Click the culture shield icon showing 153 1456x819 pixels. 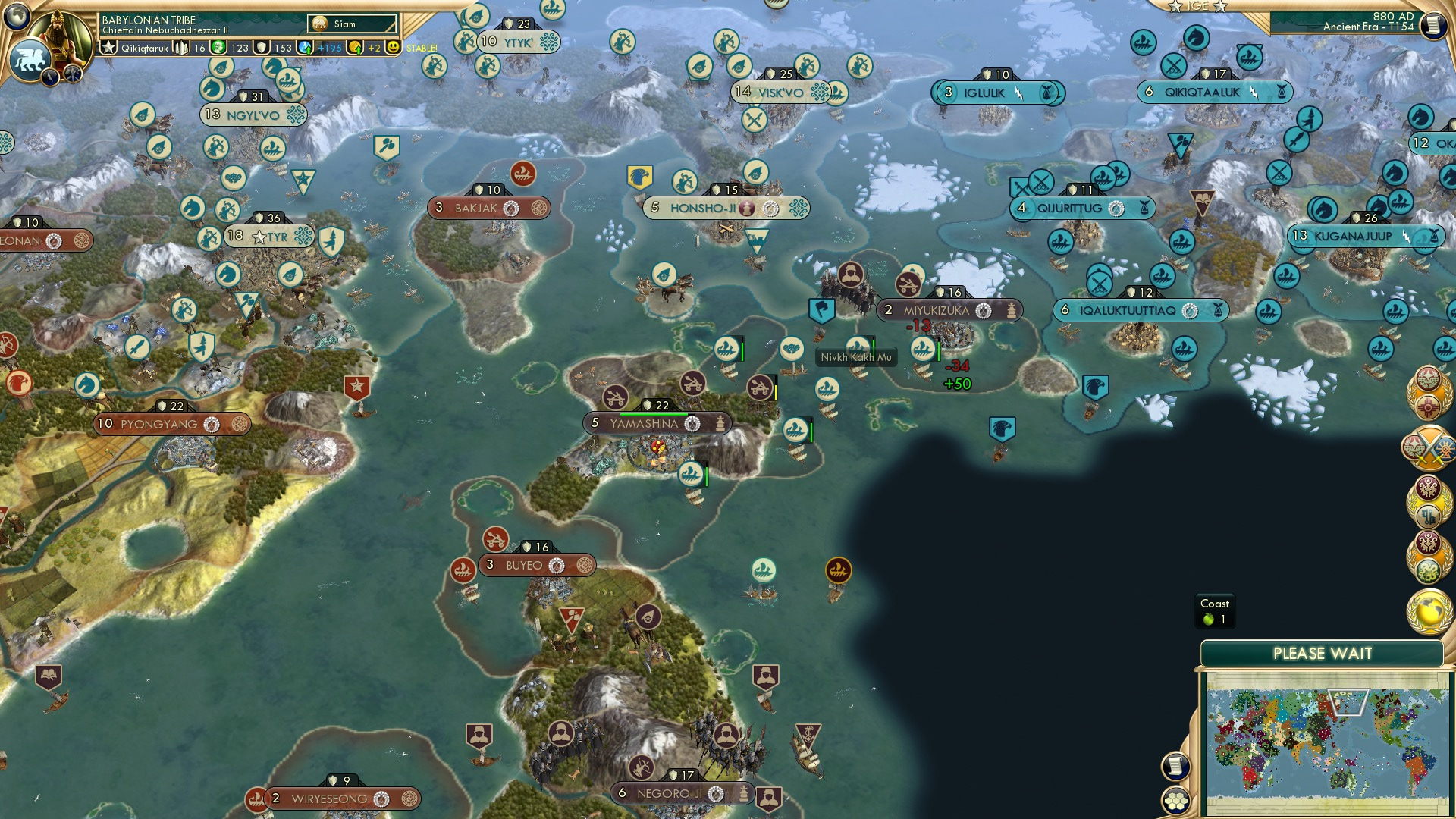pyautogui.click(x=262, y=49)
